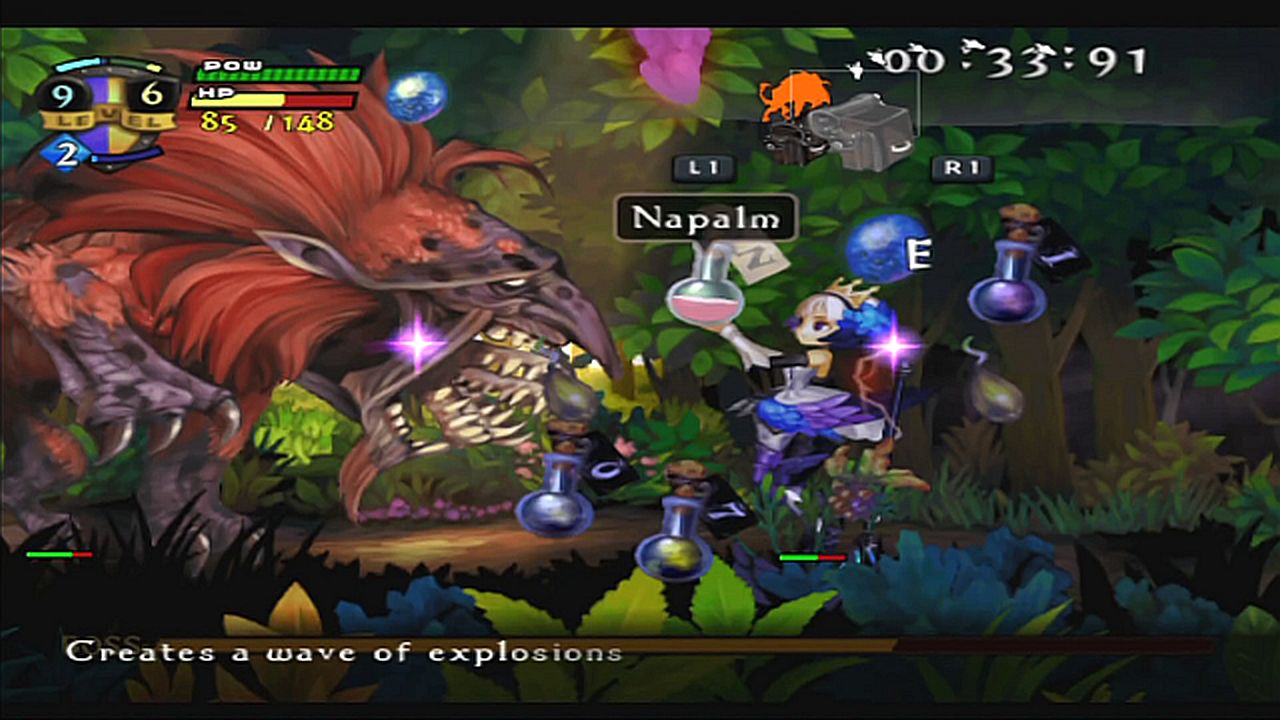Toggle the L1 shoulder button prompt

pos(706,170)
